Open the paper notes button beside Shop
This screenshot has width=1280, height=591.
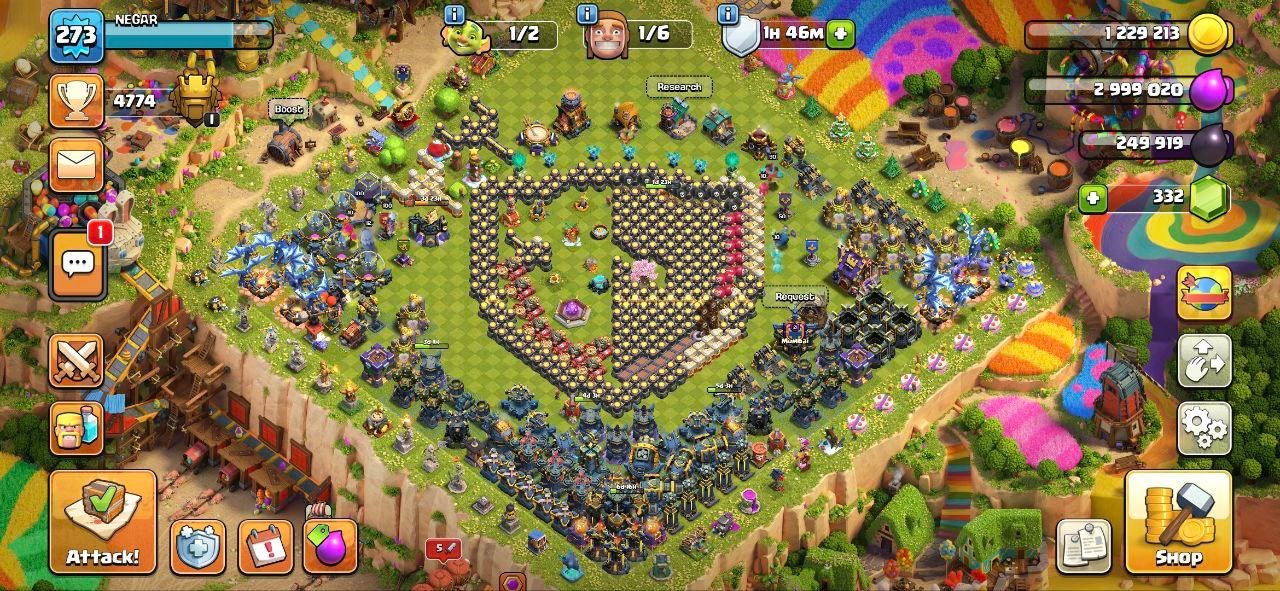(1083, 545)
